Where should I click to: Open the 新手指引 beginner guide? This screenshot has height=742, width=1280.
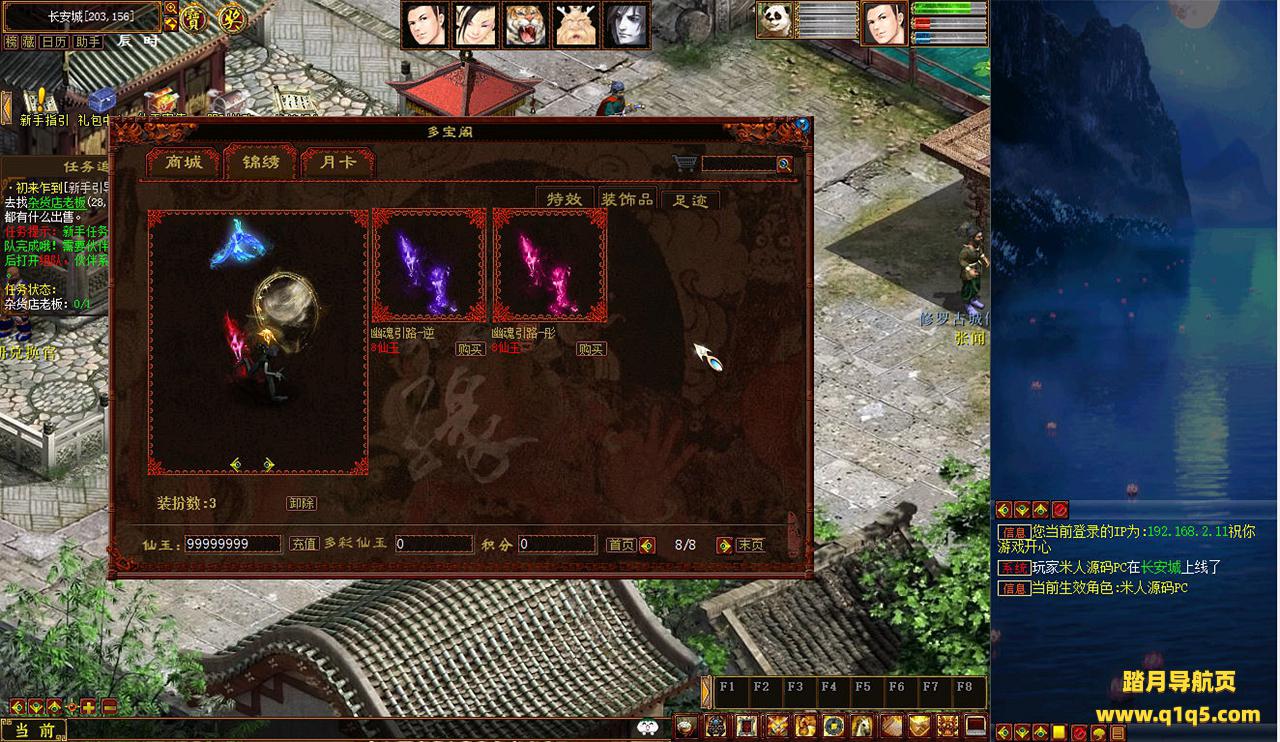[x=44, y=106]
